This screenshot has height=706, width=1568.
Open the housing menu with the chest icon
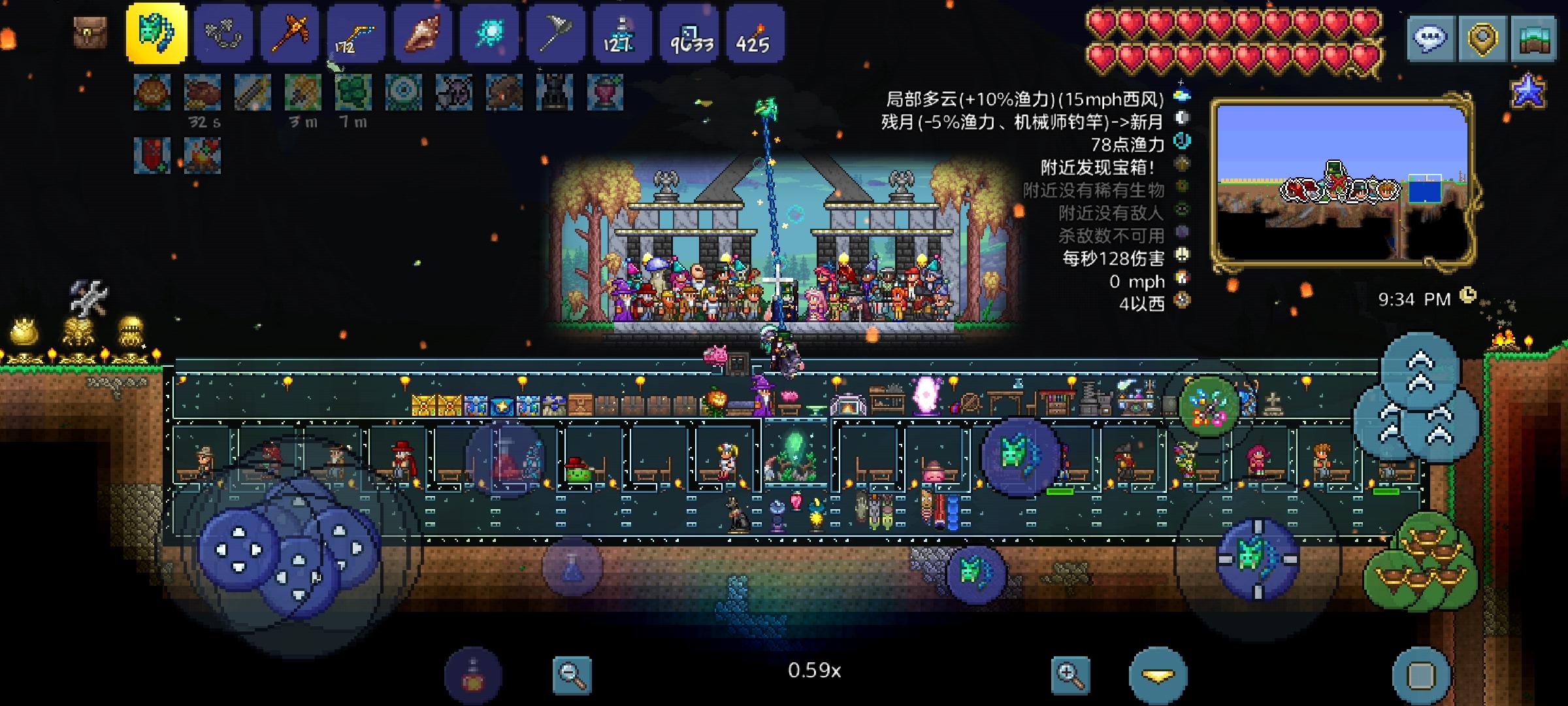(1535, 38)
